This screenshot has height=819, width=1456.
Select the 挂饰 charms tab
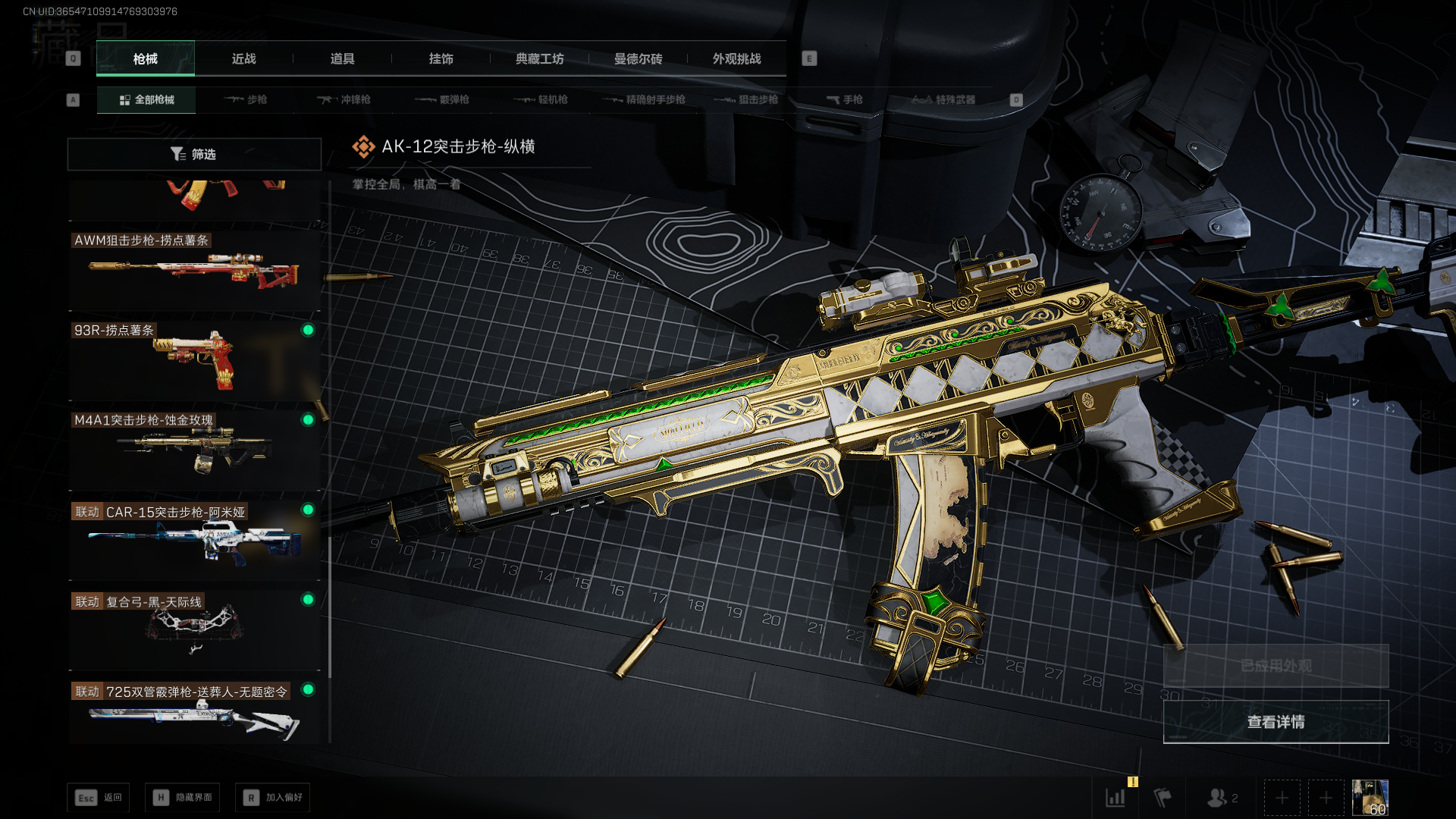(x=441, y=58)
